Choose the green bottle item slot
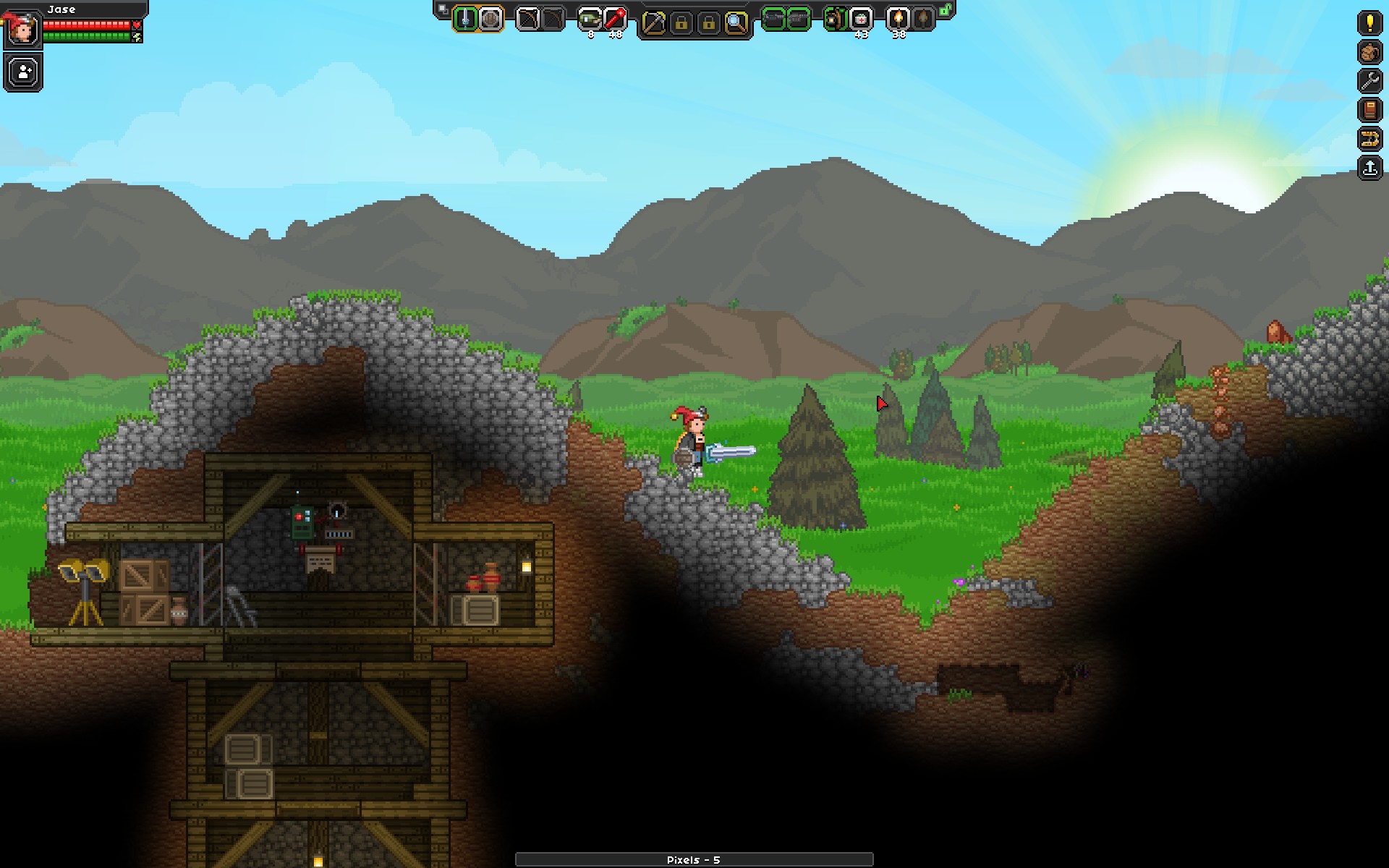Image resolution: width=1389 pixels, height=868 pixels. point(590,19)
